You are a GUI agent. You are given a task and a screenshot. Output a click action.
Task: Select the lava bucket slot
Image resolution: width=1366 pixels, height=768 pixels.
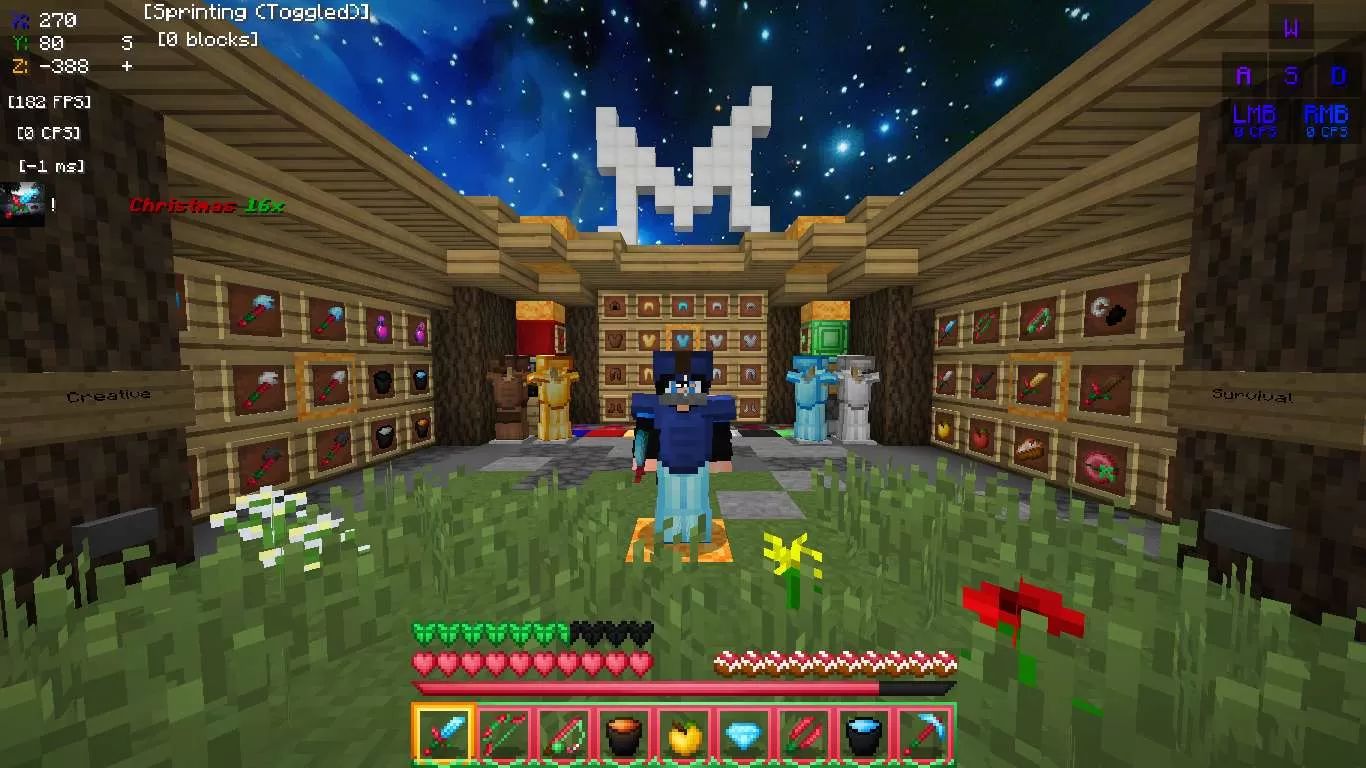click(624, 736)
